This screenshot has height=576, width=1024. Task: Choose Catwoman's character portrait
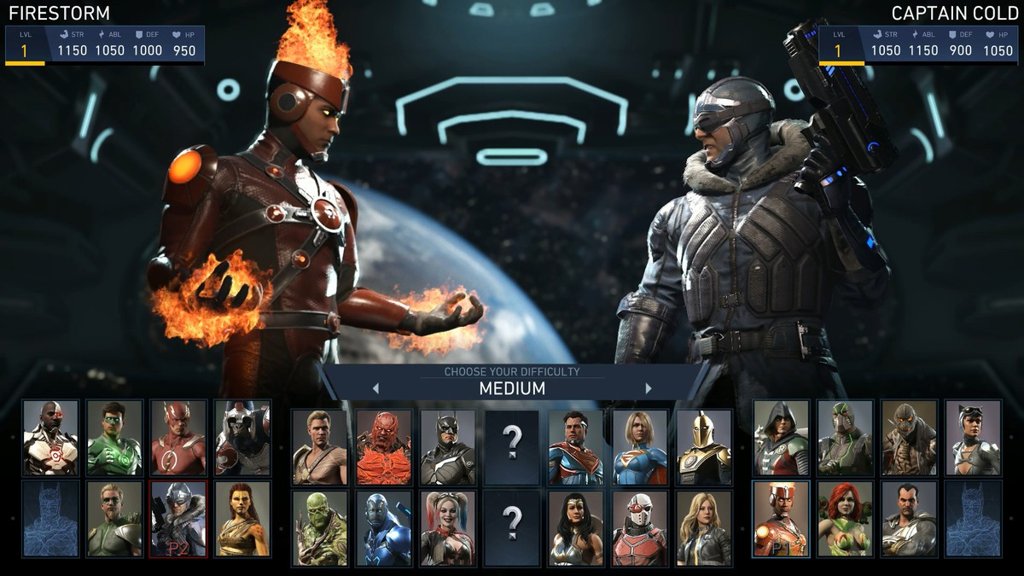click(973, 437)
